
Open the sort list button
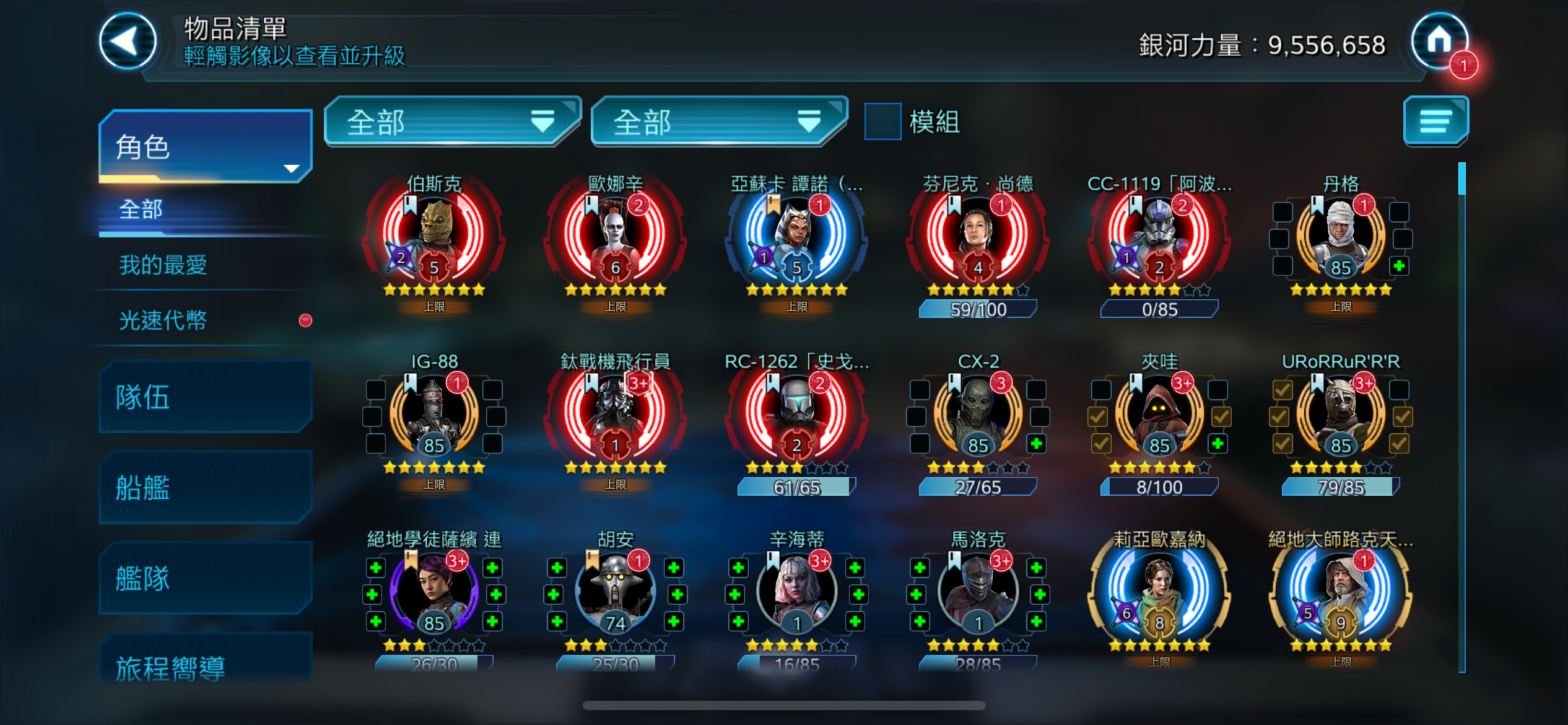click(1435, 121)
